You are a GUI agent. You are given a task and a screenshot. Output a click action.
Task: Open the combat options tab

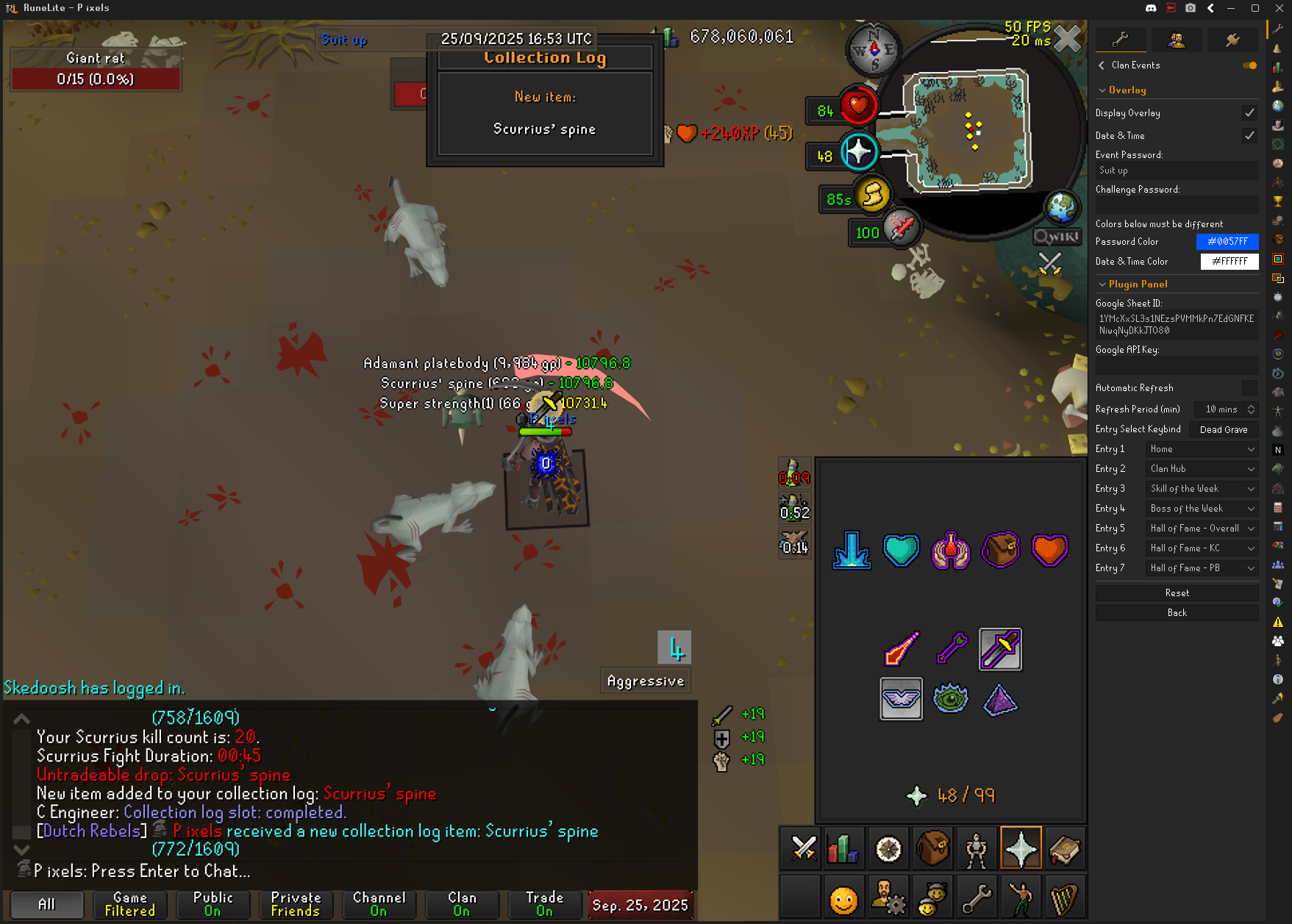(803, 849)
